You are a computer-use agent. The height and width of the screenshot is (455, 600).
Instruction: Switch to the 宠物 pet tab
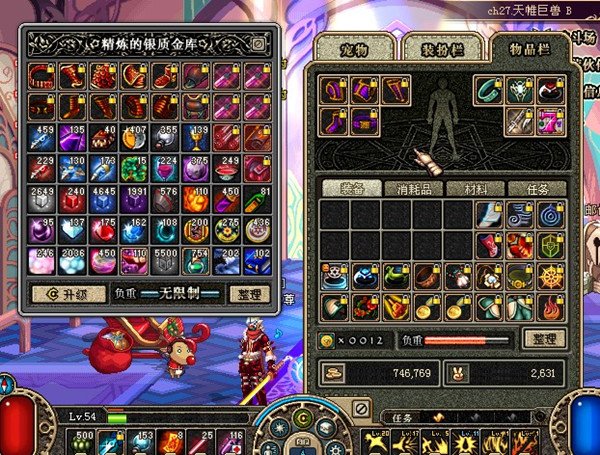355,47
